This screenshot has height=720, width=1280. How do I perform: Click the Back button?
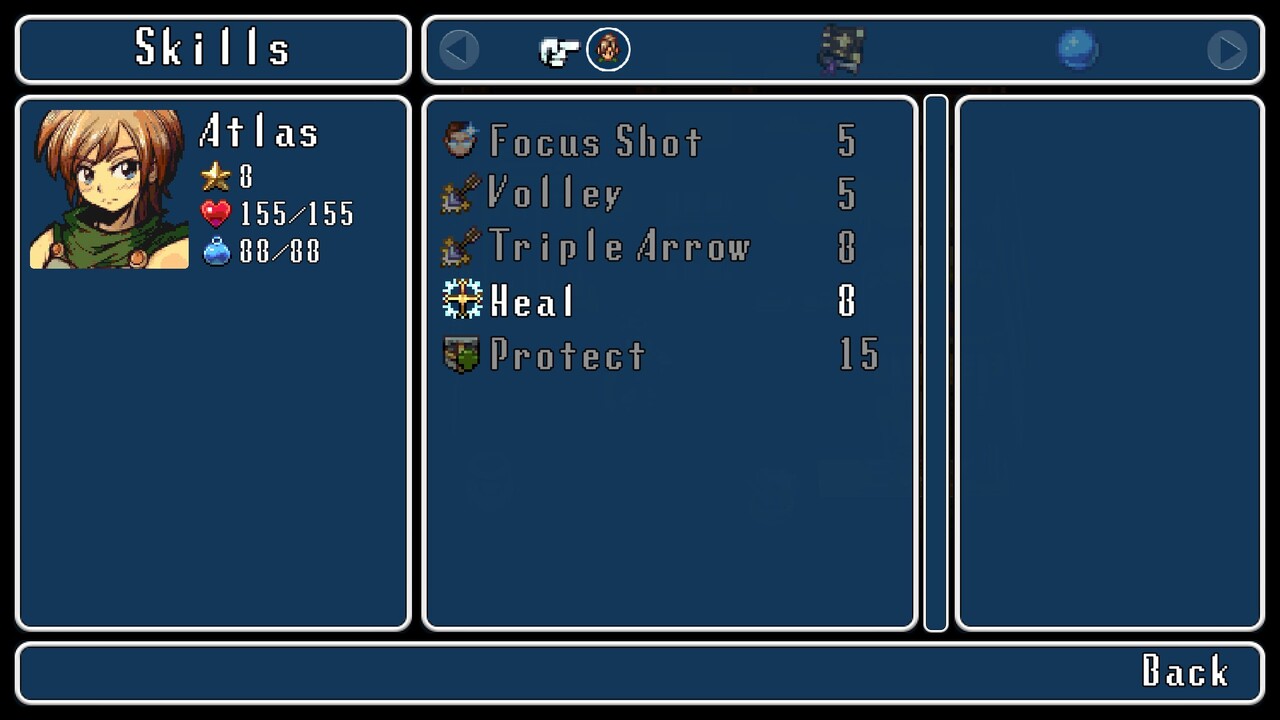coord(1185,672)
